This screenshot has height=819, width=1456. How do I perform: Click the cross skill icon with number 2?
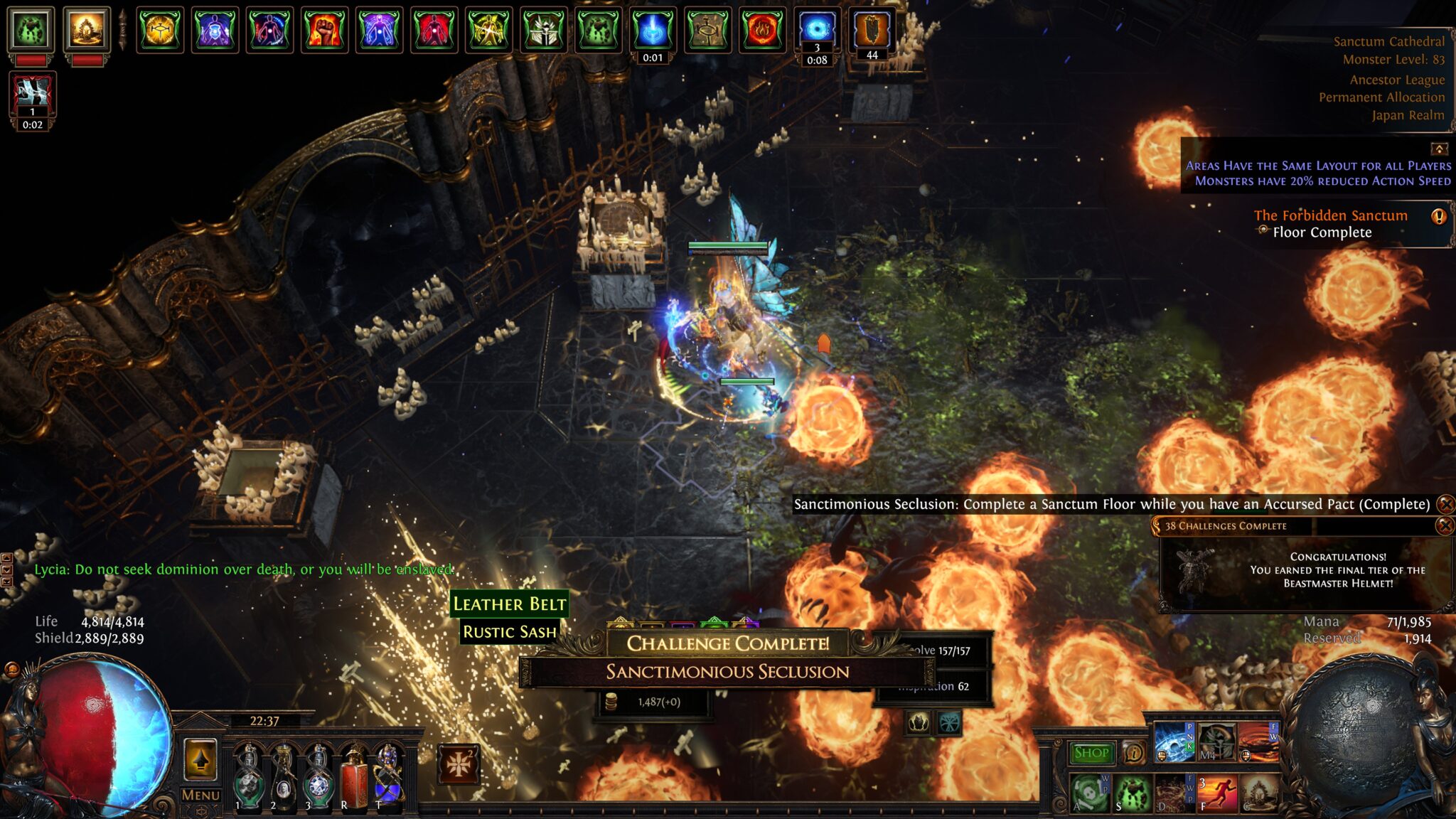(x=458, y=765)
